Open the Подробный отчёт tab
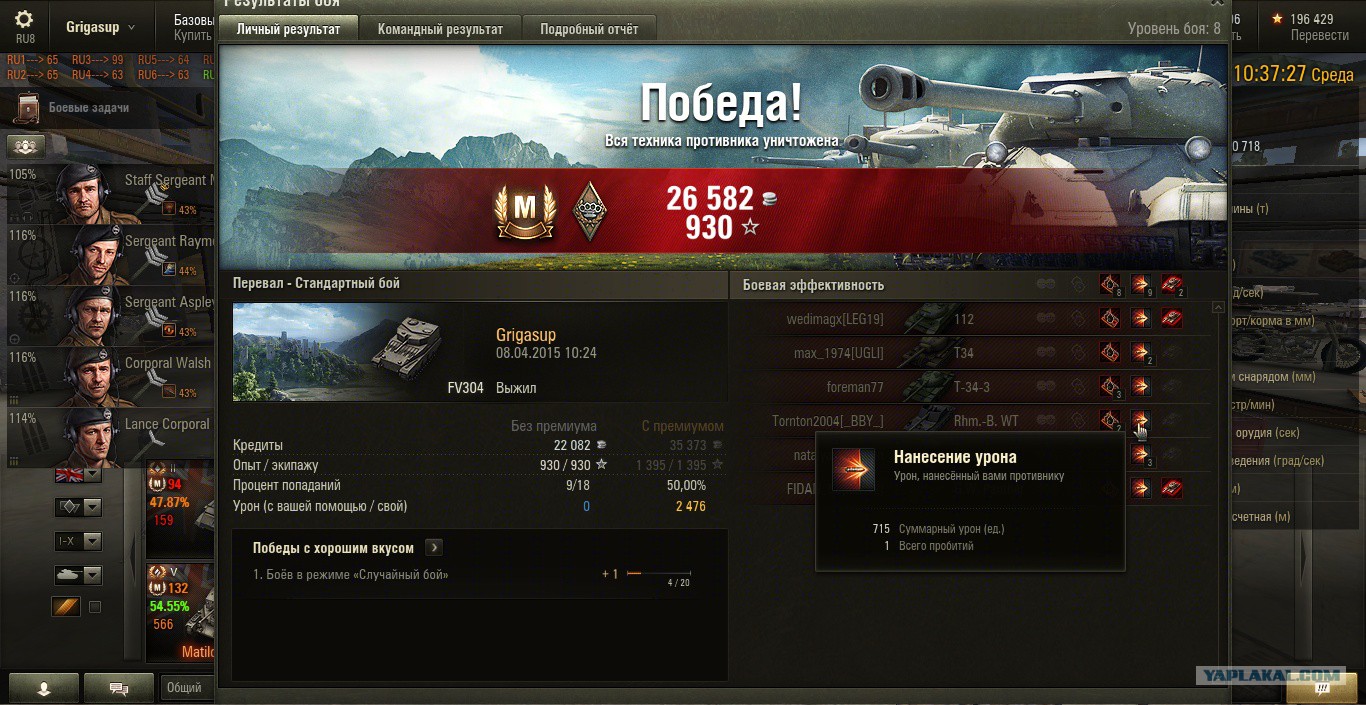Viewport: 1366px width, 705px height. [589, 29]
